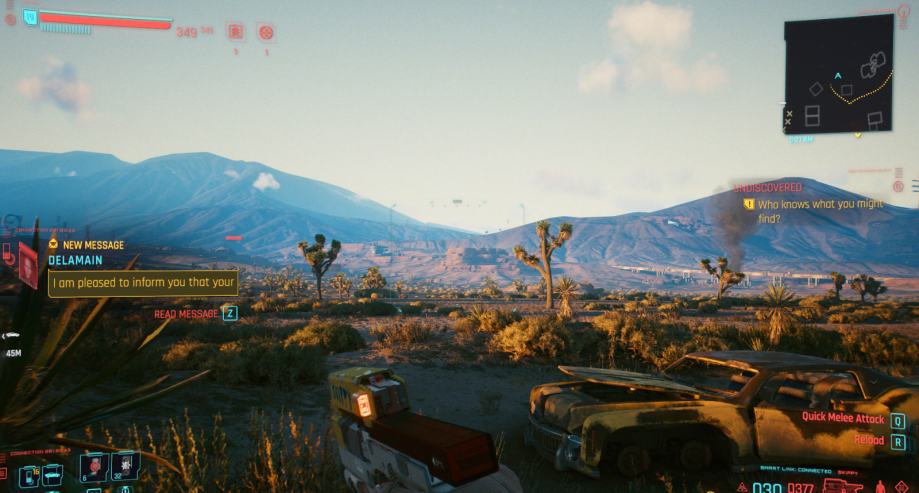This screenshot has width=919, height=493.
Task: Select the square status buff icon
Action: [235, 32]
